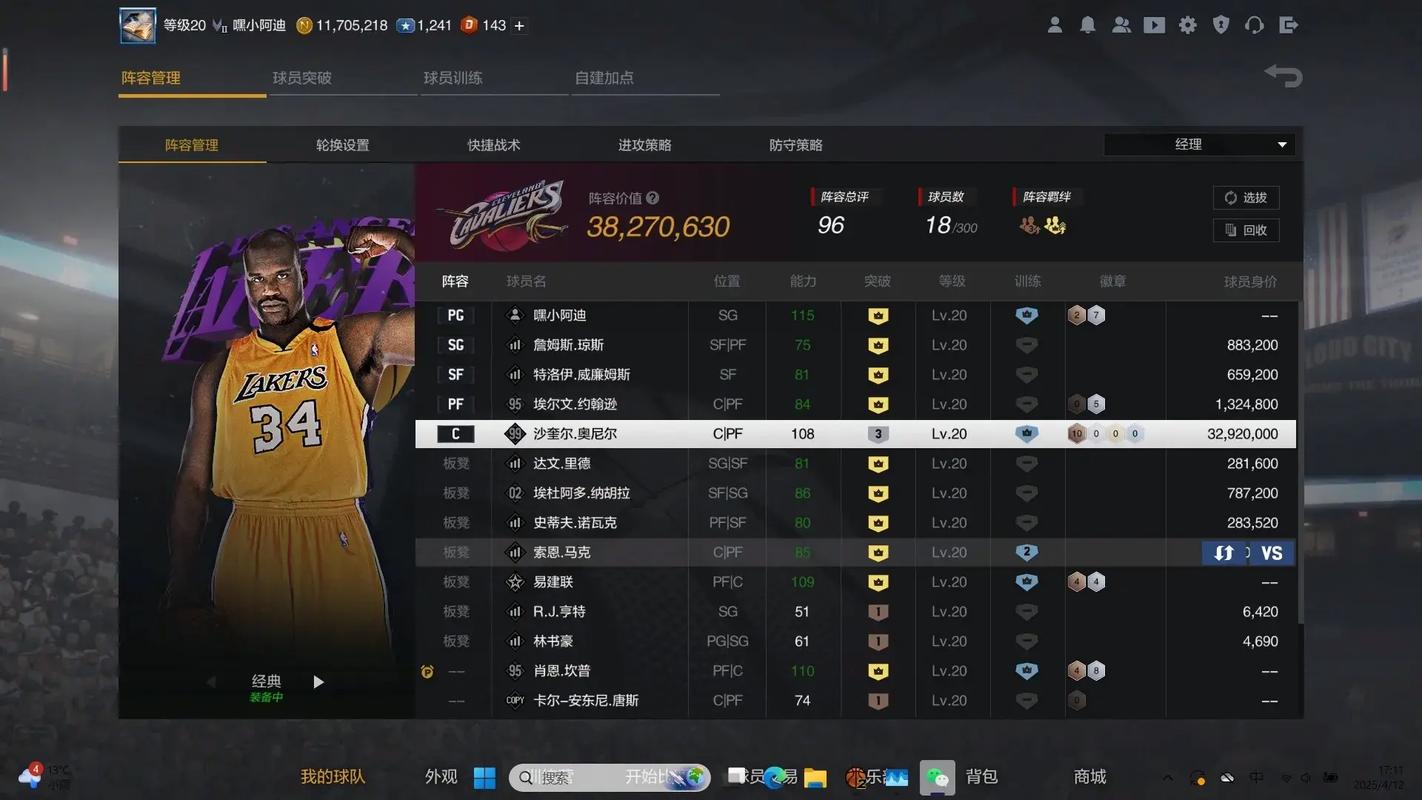Click the 选拔 button
This screenshot has width=1422, height=800.
(1246, 197)
